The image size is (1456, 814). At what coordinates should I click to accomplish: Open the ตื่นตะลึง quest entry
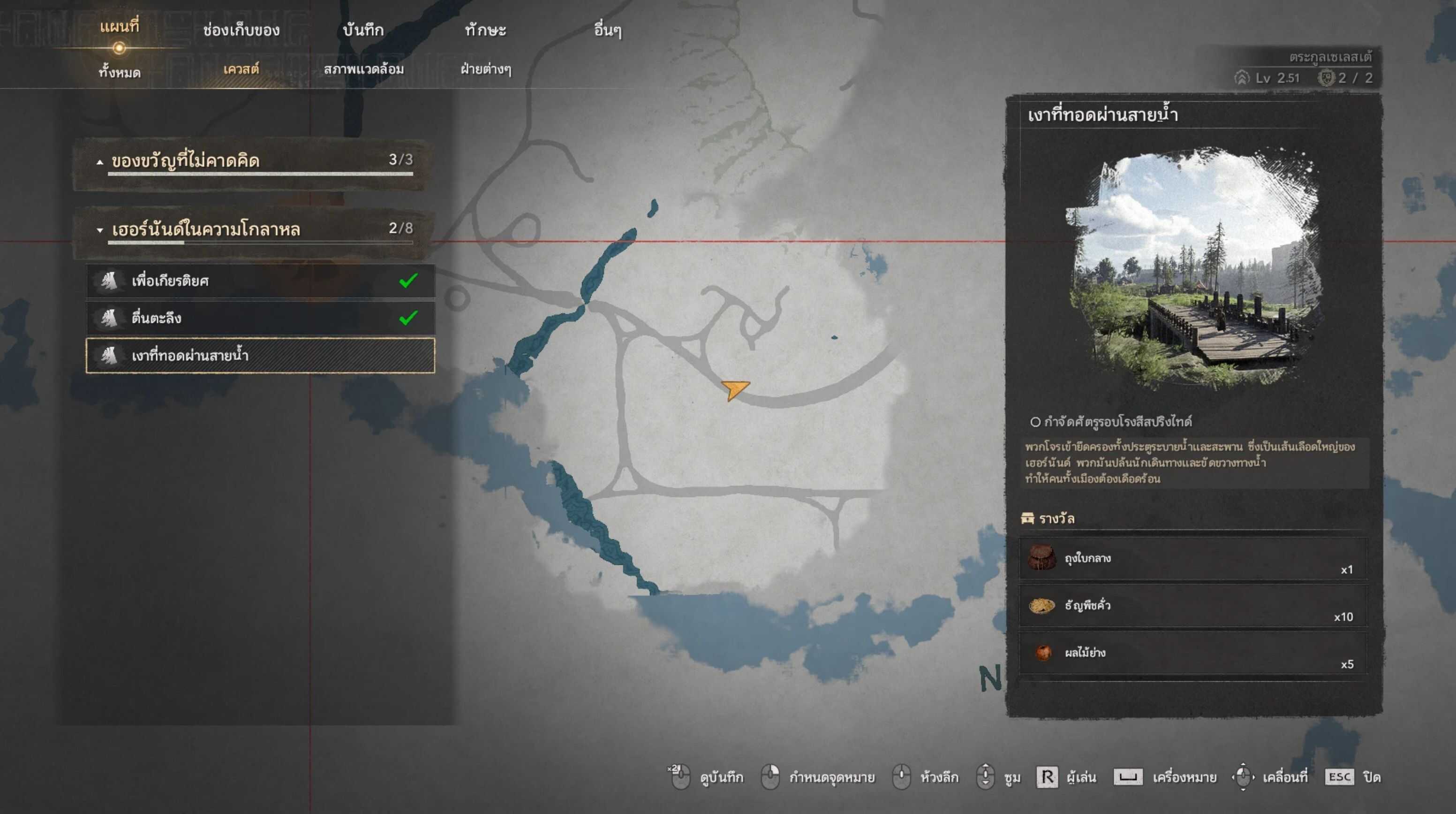(260, 318)
